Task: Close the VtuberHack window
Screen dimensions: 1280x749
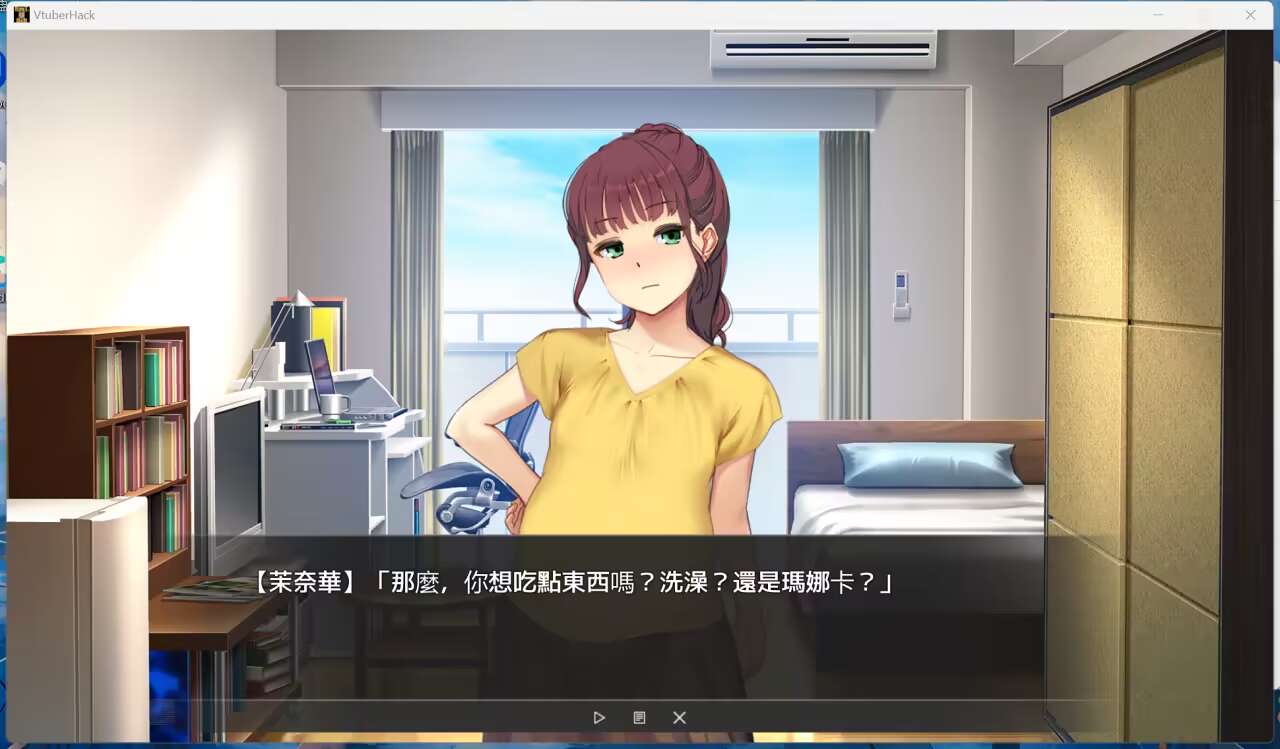Action: click(1250, 15)
